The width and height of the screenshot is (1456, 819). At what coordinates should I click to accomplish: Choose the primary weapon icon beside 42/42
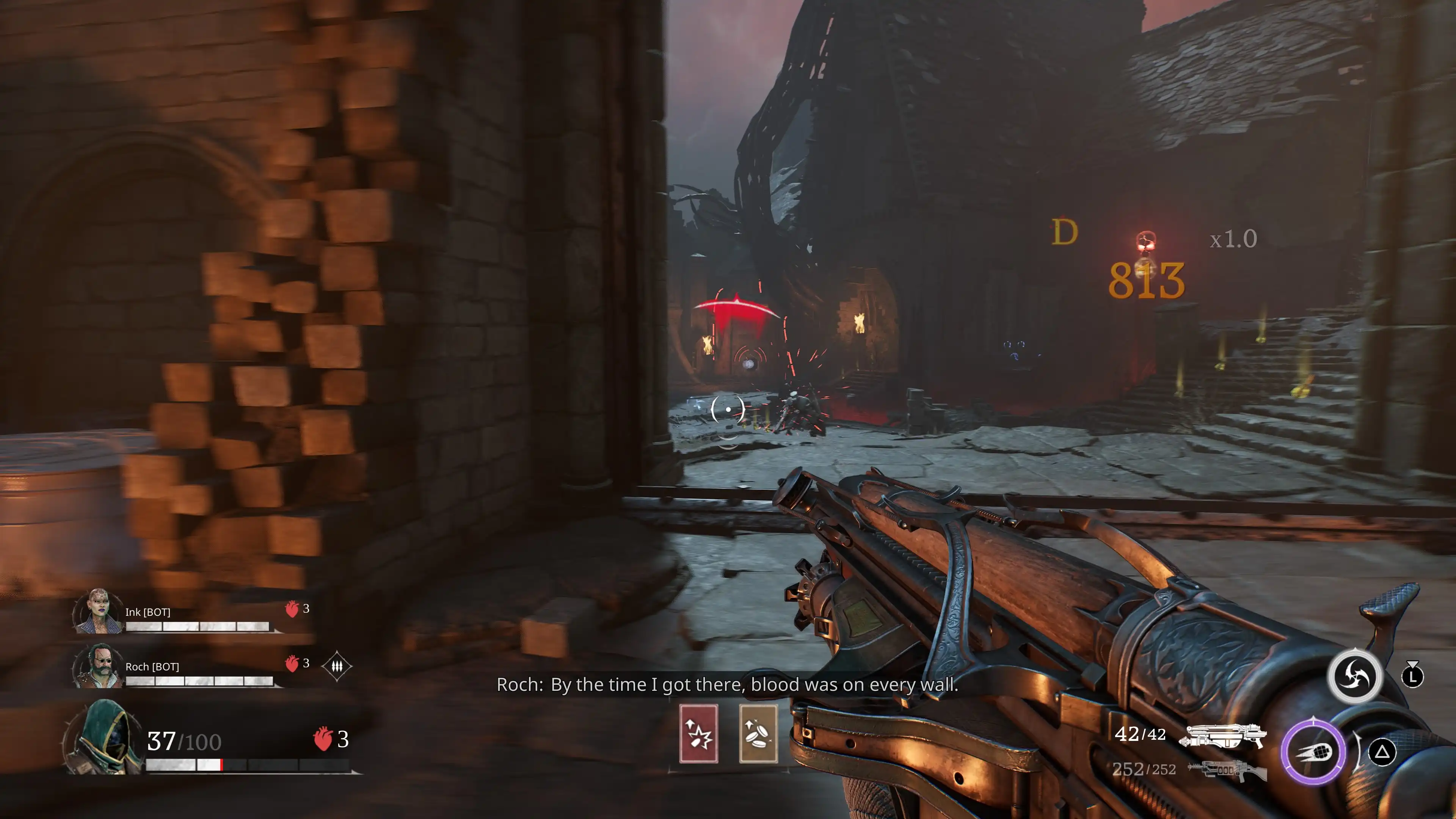1223,736
